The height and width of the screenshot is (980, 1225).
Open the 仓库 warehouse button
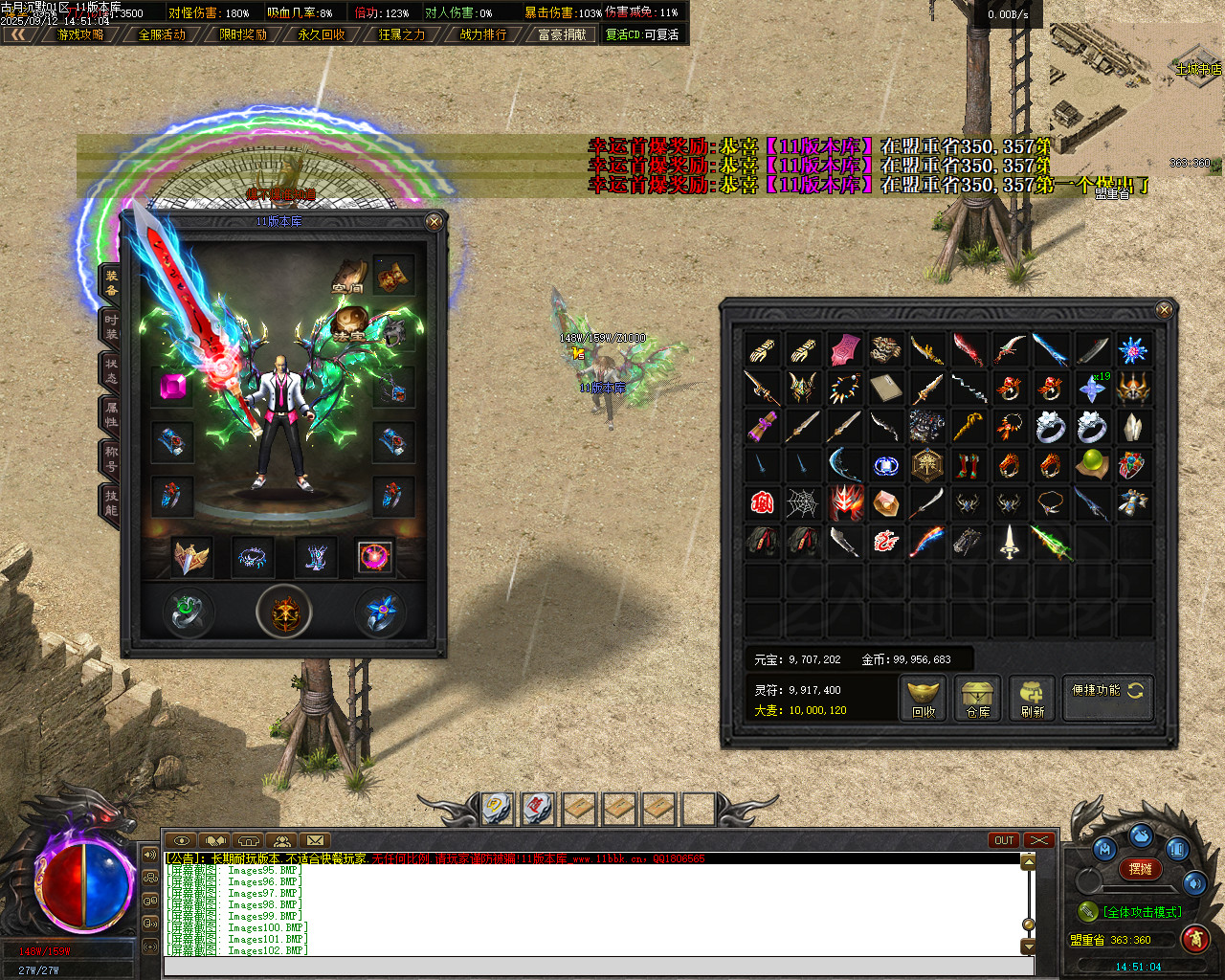(977, 698)
